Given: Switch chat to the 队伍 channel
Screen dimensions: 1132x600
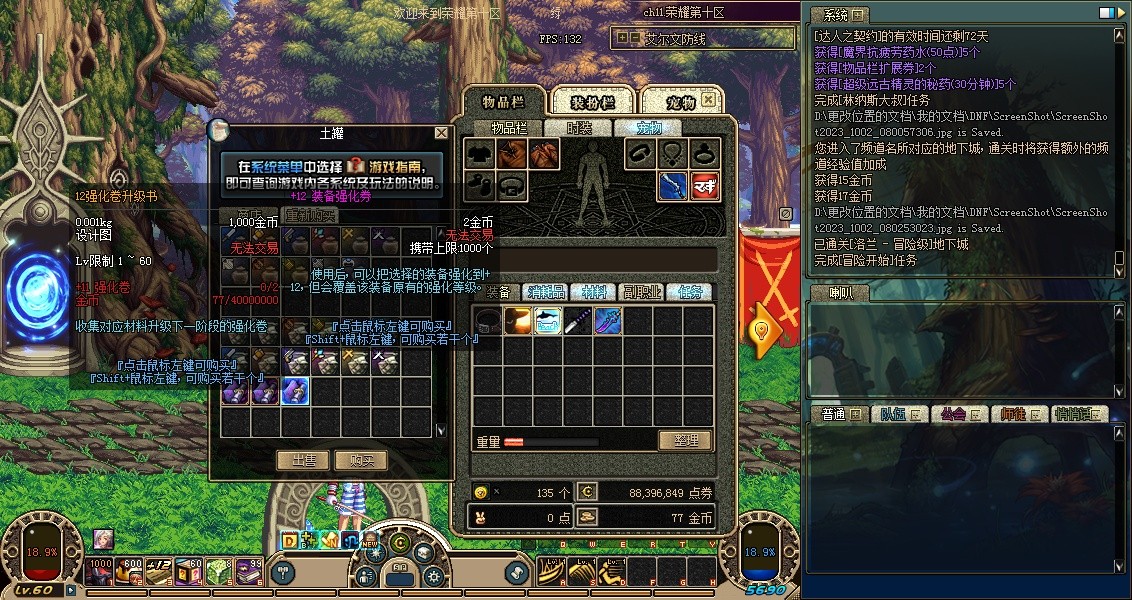Looking at the screenshot, I should coord(892,414).
